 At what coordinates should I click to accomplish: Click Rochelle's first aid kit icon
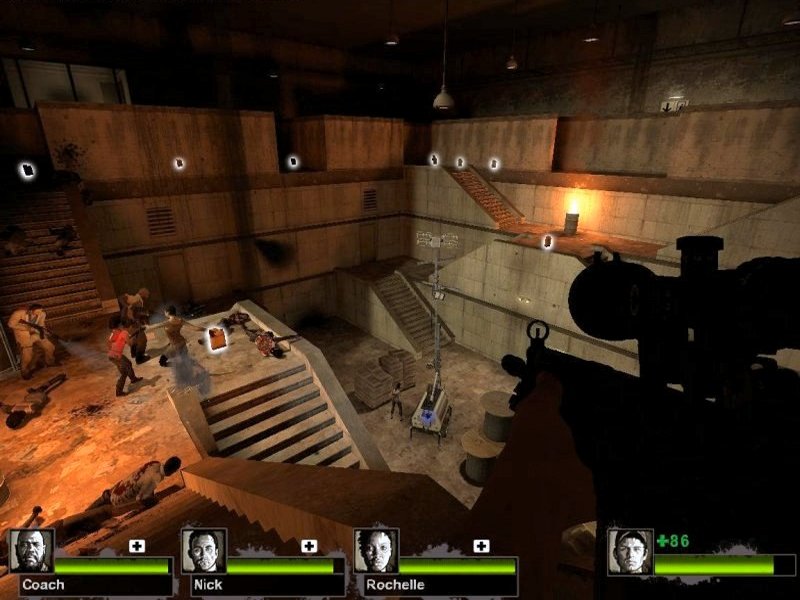tap(481, 546)
